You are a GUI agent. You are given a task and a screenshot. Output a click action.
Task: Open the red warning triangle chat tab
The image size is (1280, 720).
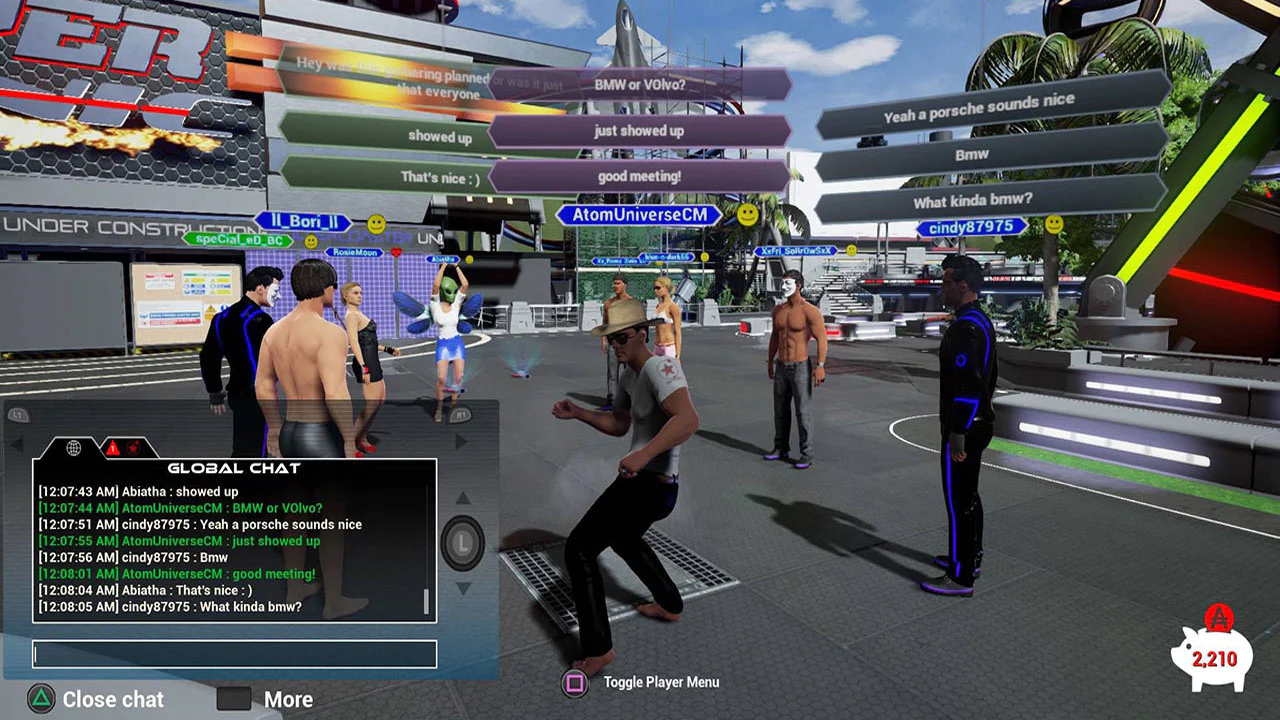[113, 447]
